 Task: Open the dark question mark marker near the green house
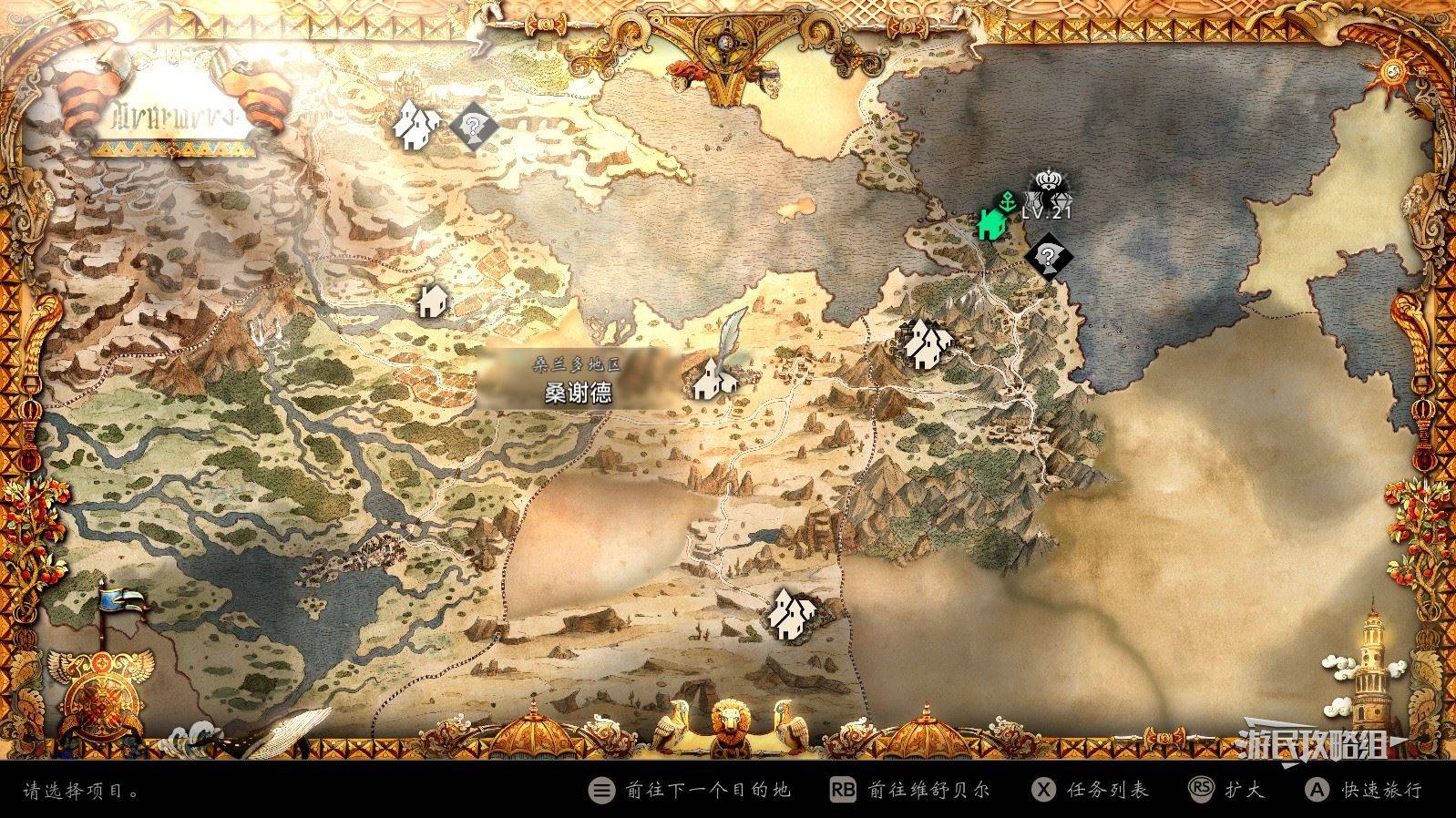click(x=1048, y=255)
